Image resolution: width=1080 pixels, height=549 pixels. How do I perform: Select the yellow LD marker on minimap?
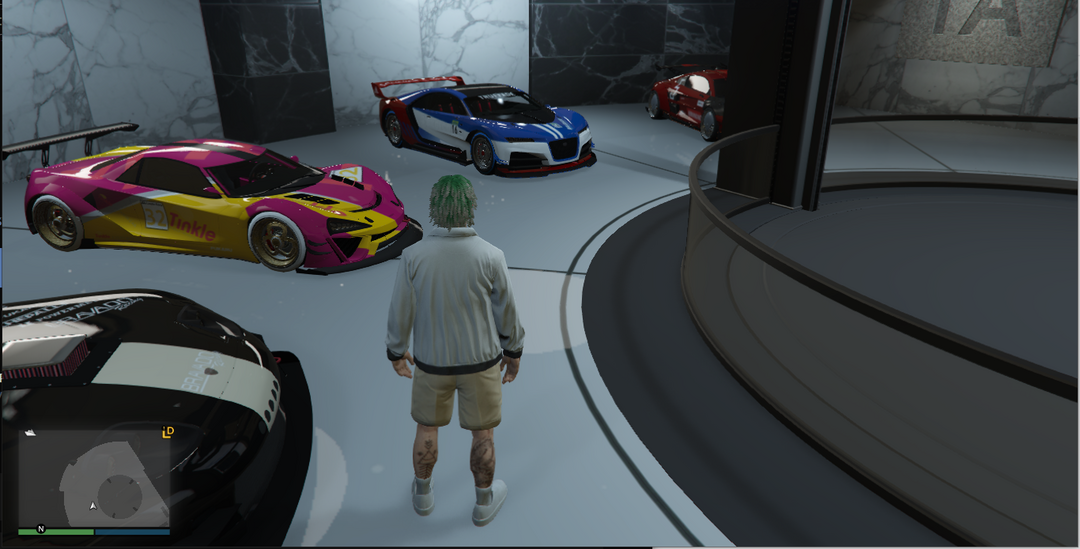click(168, 432)
